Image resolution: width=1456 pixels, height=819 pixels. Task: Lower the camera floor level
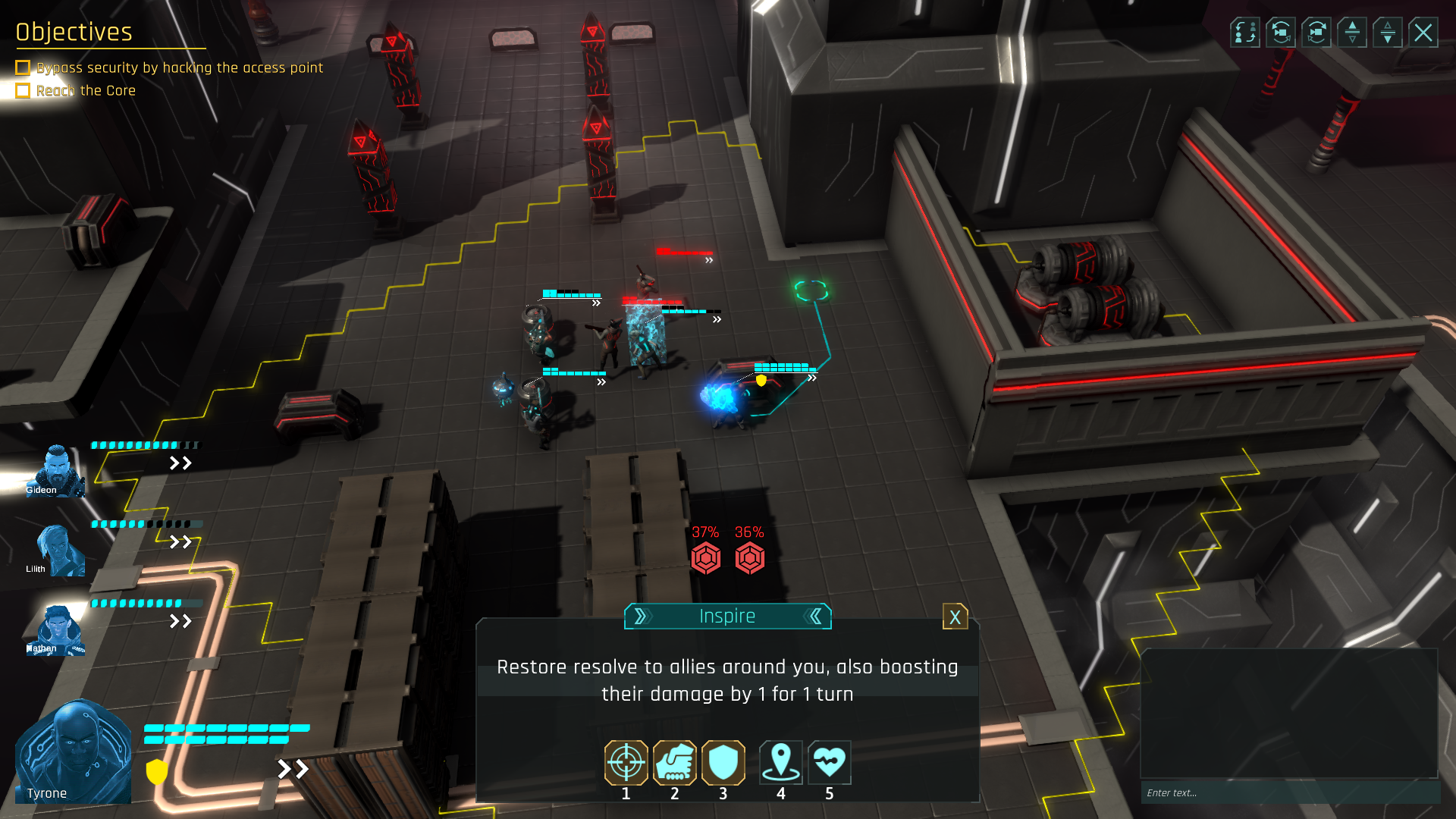pos(1388,33)
